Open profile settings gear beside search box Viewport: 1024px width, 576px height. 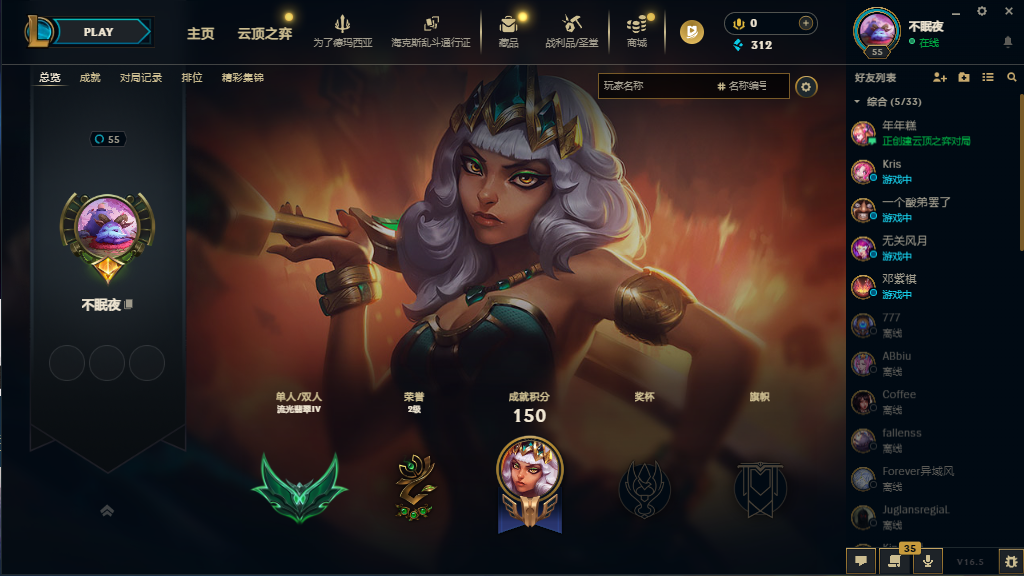coord(806,87)
